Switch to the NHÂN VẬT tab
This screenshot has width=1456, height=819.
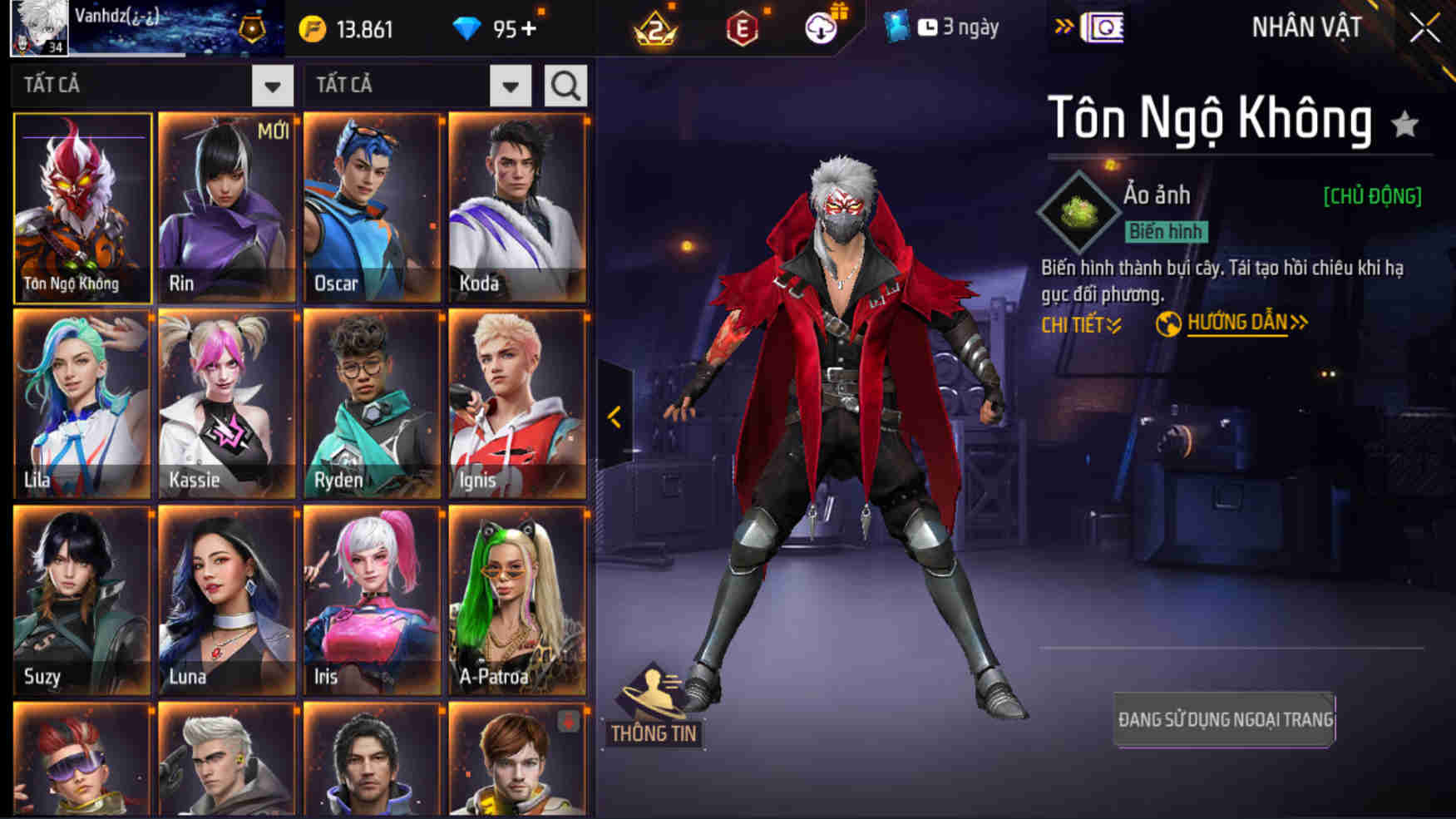tap(1307, 26)
